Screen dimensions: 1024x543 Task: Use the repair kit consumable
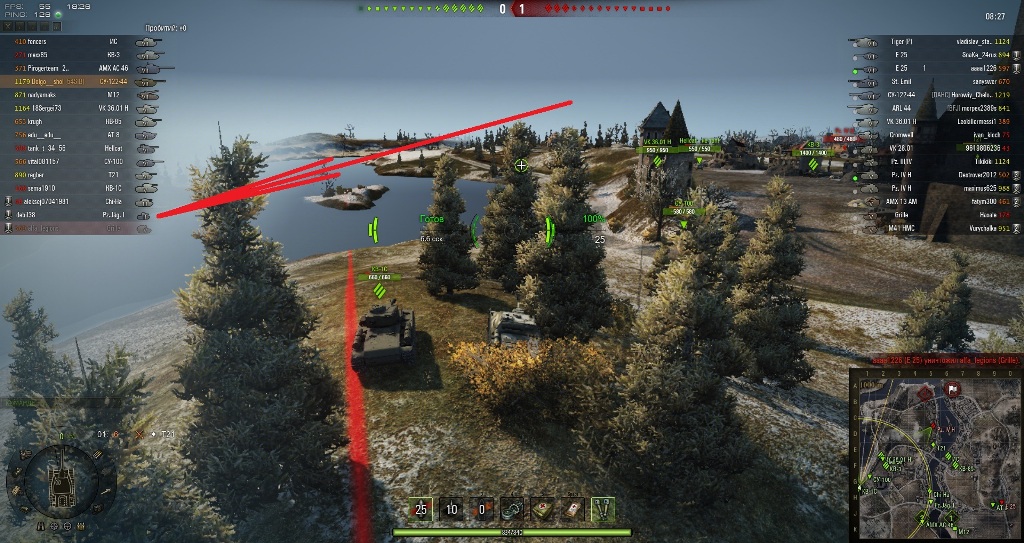[x=512, y=509]
